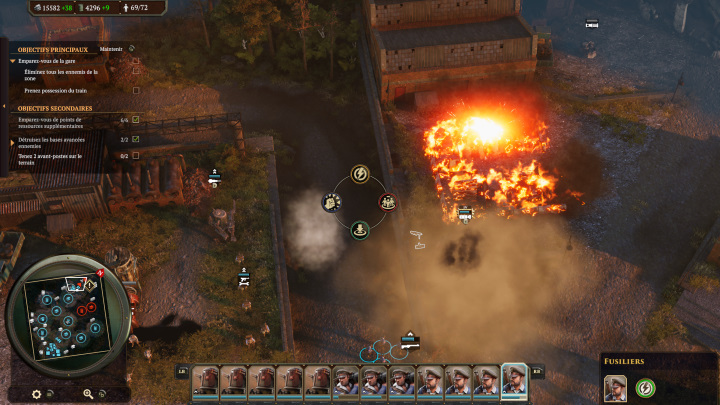Choose the blue fist radial command
The width and height of the screenshot is (720, 405).
(330, 202)
